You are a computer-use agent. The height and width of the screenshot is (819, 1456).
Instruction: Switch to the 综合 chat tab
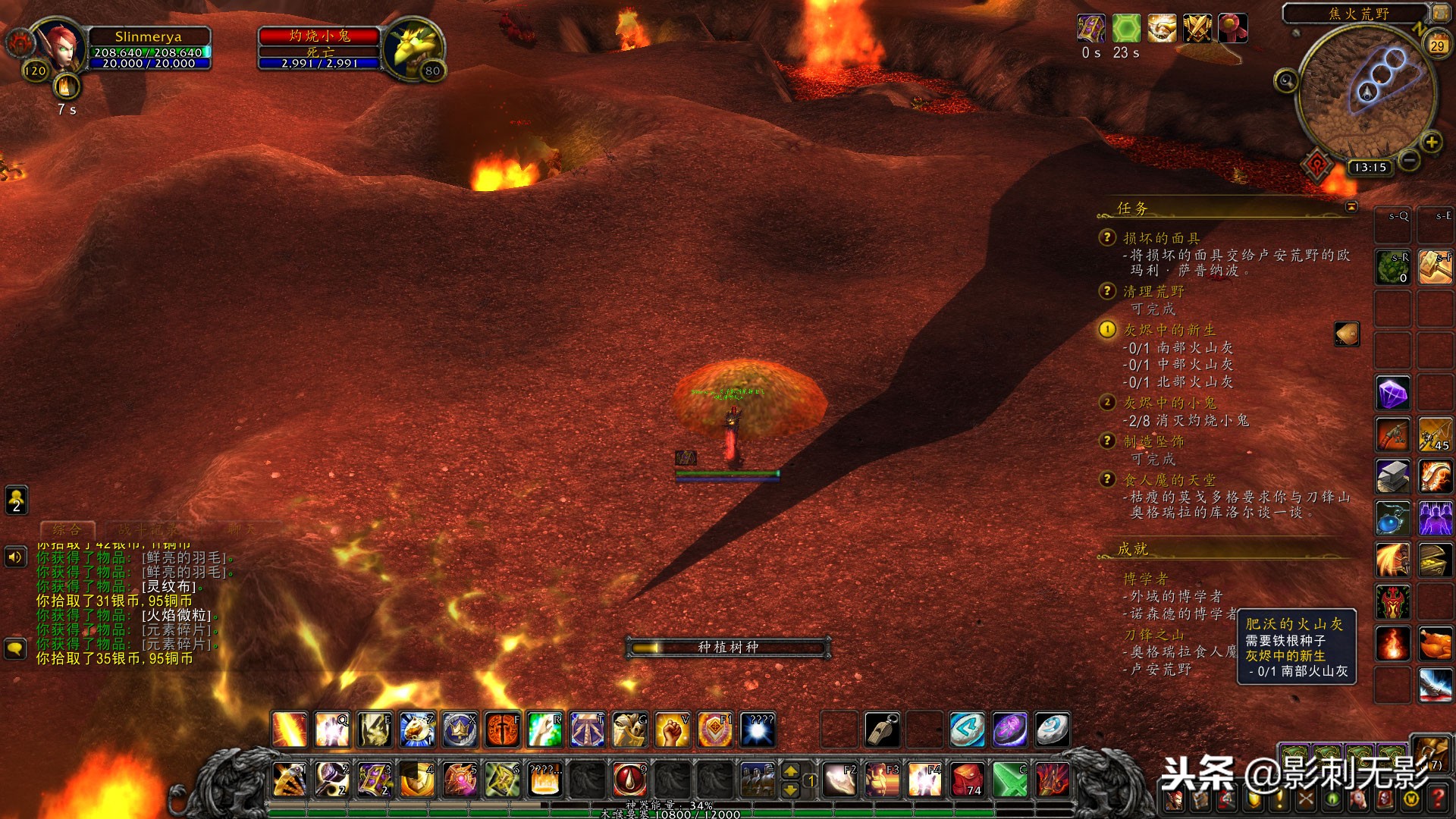(67, 529)
